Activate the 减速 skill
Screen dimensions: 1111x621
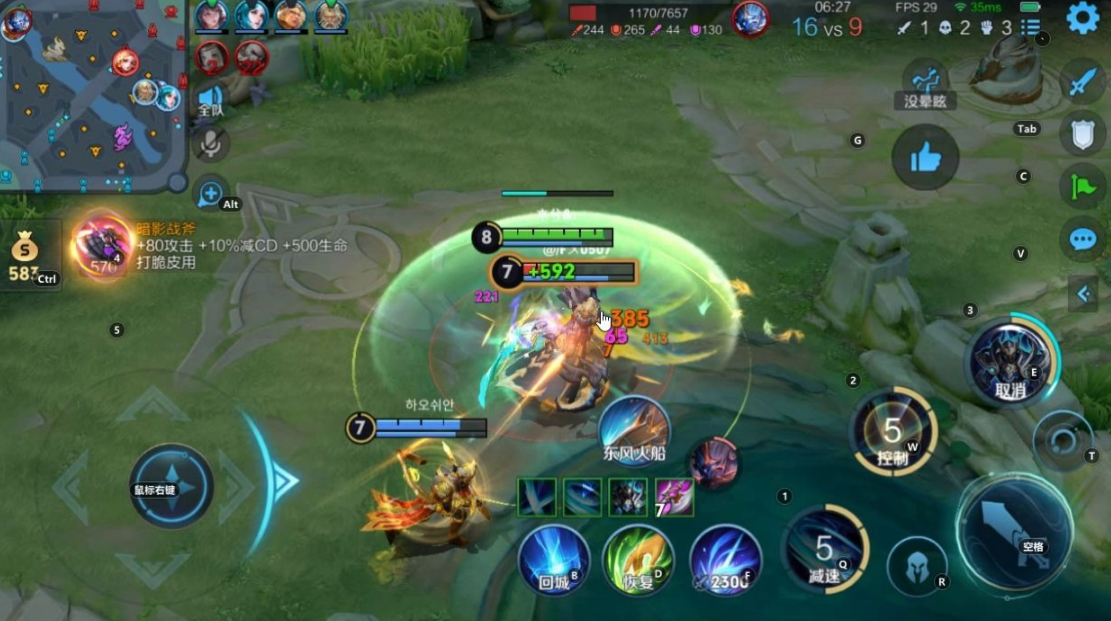pos(825,549)
